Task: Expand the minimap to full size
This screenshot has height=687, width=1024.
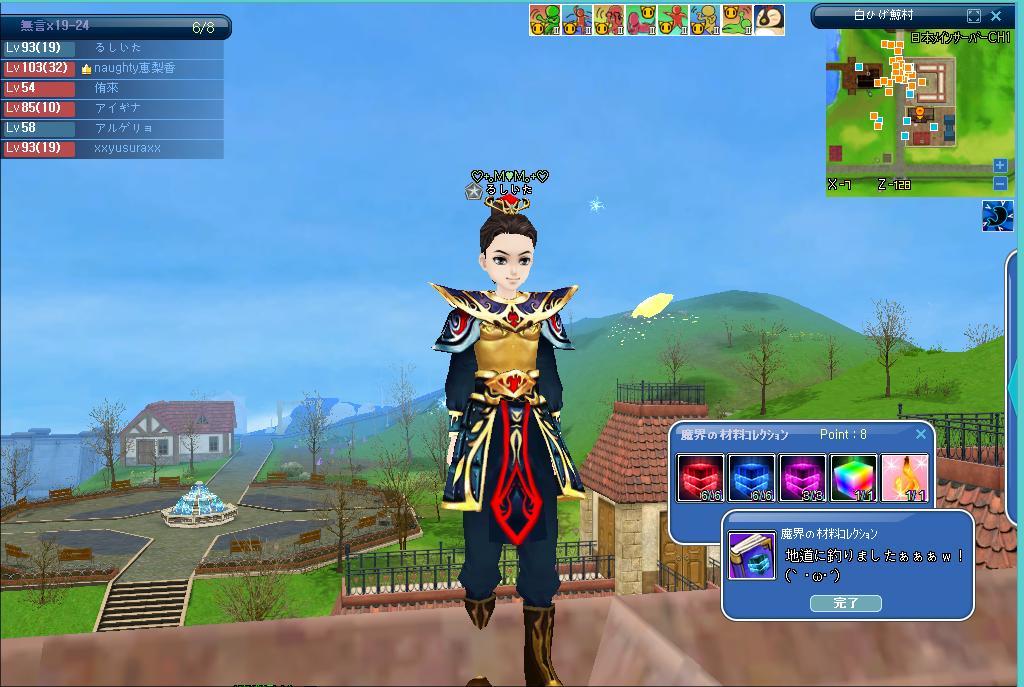Action: [974, 16]
